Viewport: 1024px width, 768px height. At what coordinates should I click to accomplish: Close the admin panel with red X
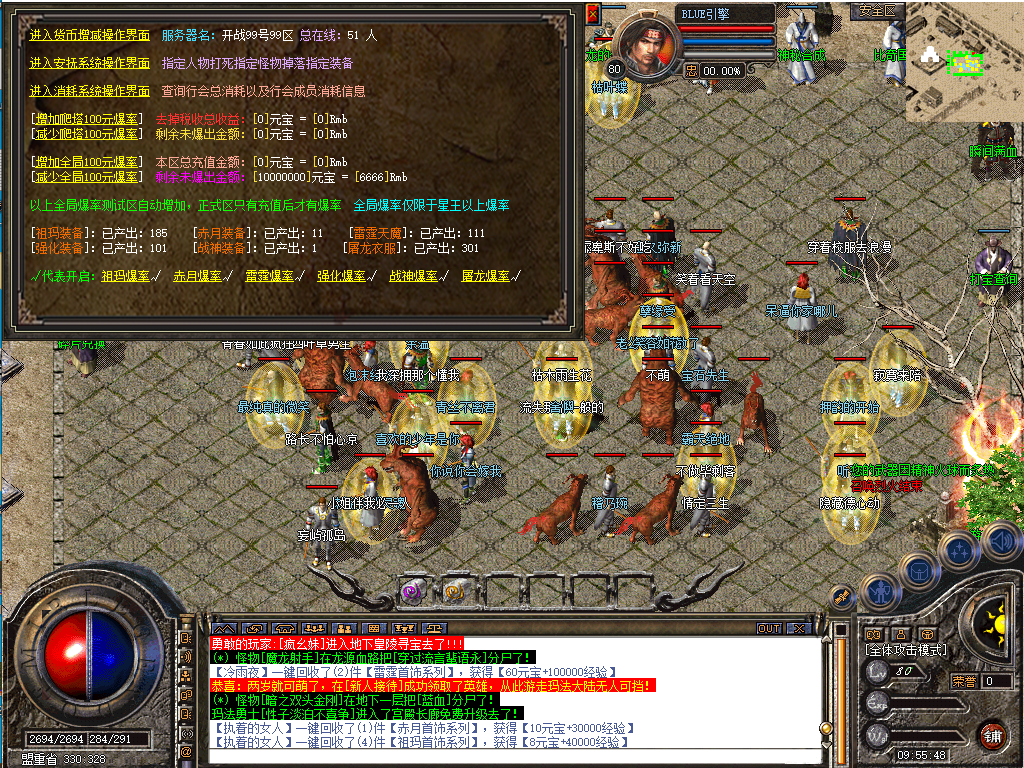click(x=592, y=14)
